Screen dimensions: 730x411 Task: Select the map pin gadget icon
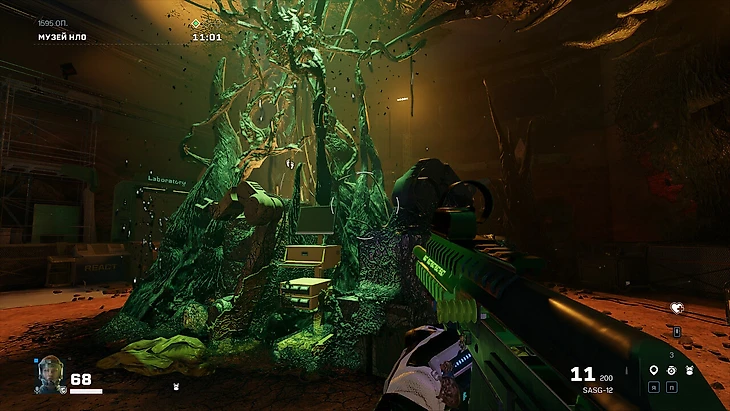click(x=653, y=370)
